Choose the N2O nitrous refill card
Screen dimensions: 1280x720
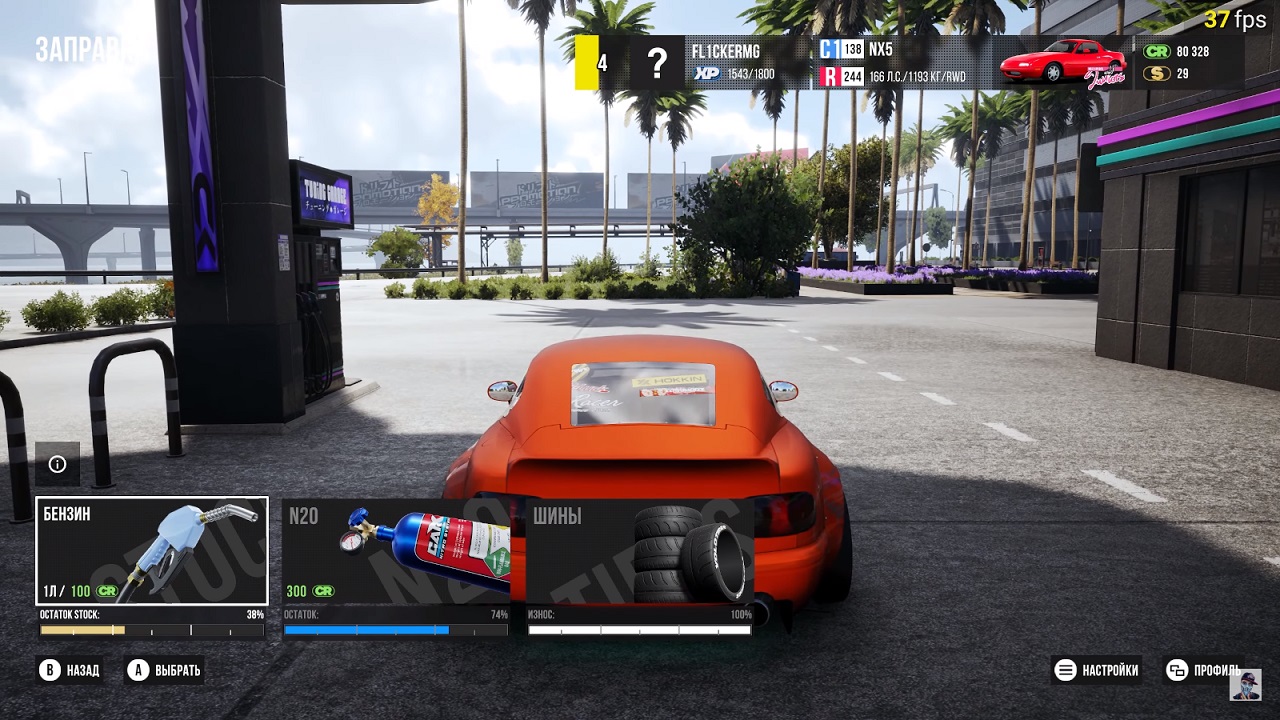pyautogui.click(x=396, y=551)
